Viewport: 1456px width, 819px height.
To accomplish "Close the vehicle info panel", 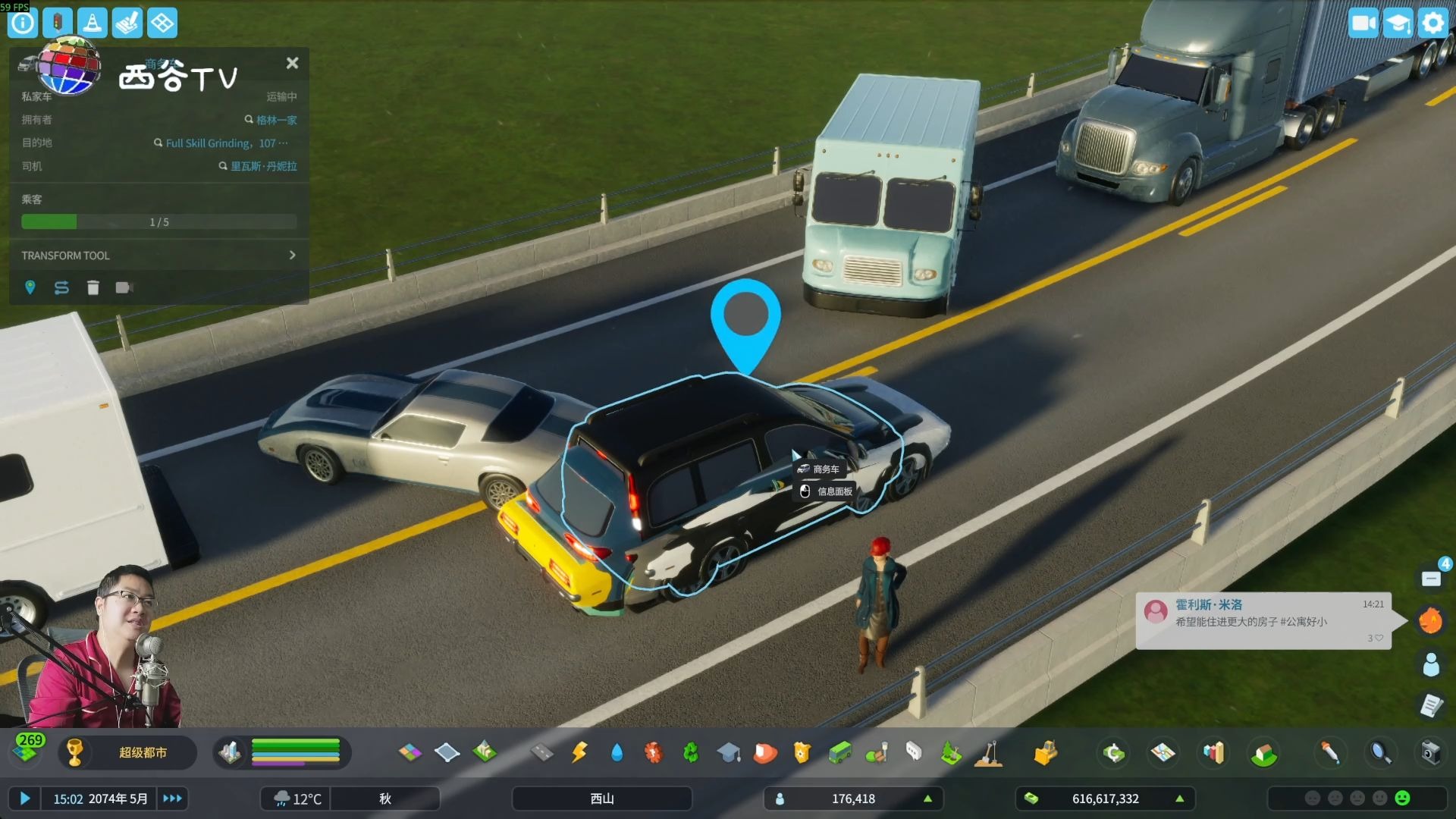I will point(292,64).
